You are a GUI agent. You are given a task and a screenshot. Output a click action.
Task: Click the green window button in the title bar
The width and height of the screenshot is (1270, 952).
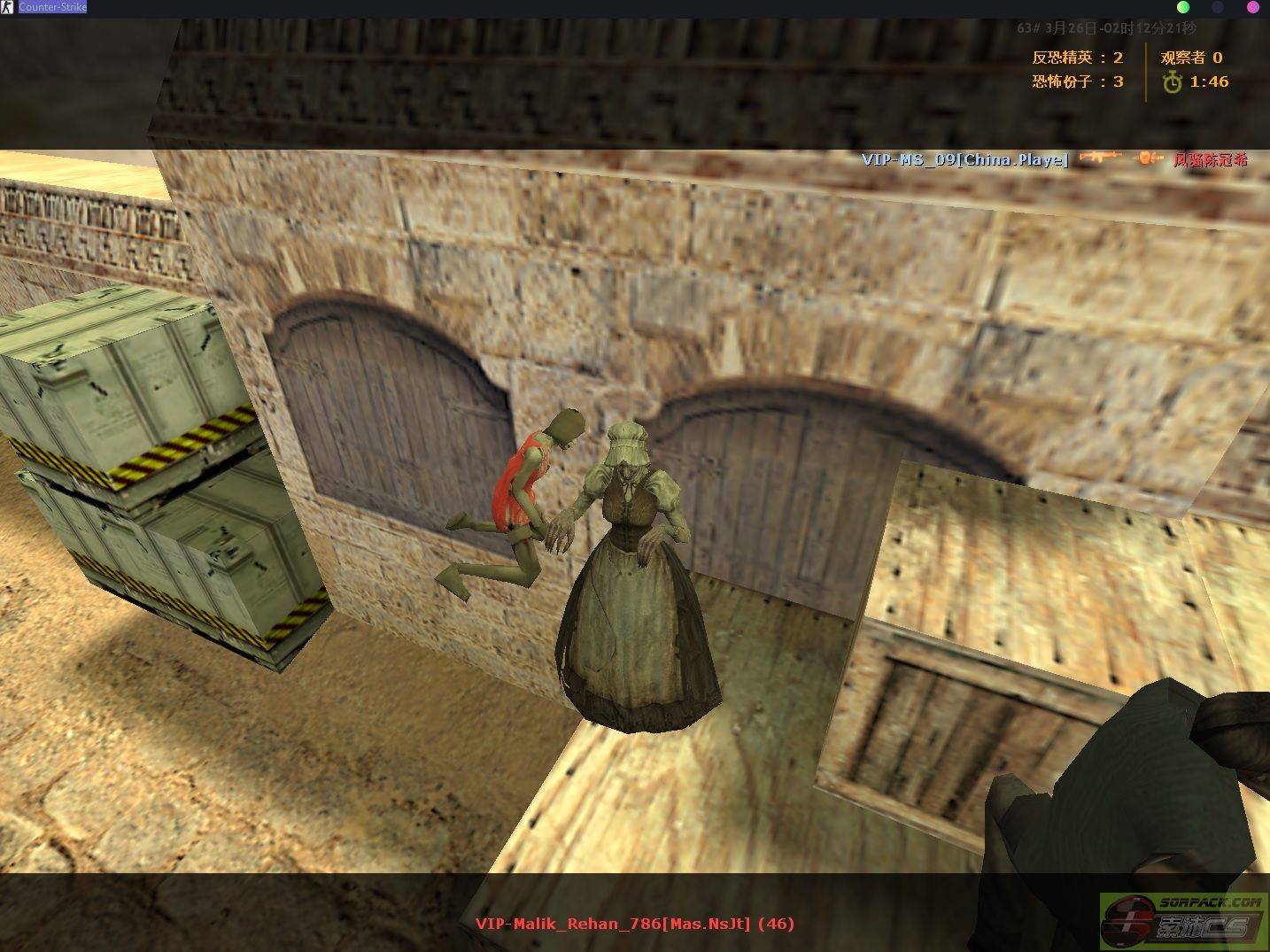[x=1183, y=7]
